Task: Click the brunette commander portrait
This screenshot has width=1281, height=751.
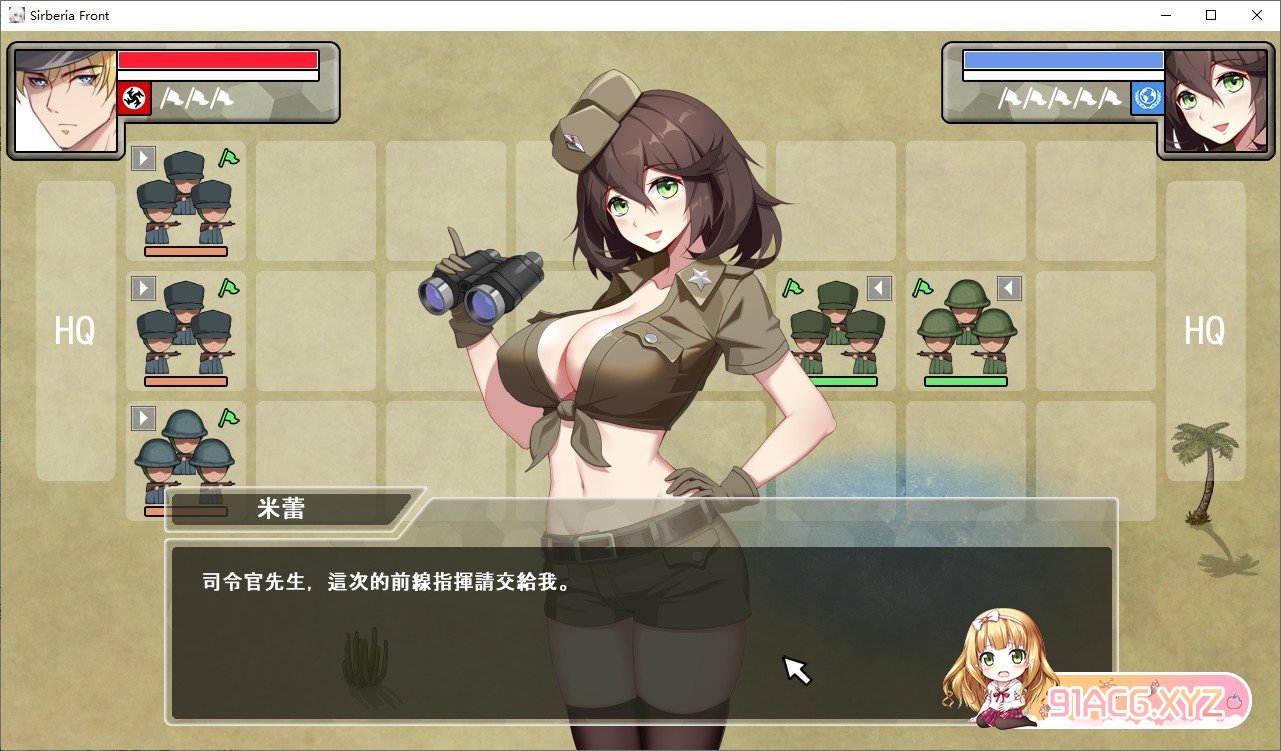Action: point(1201,101)
